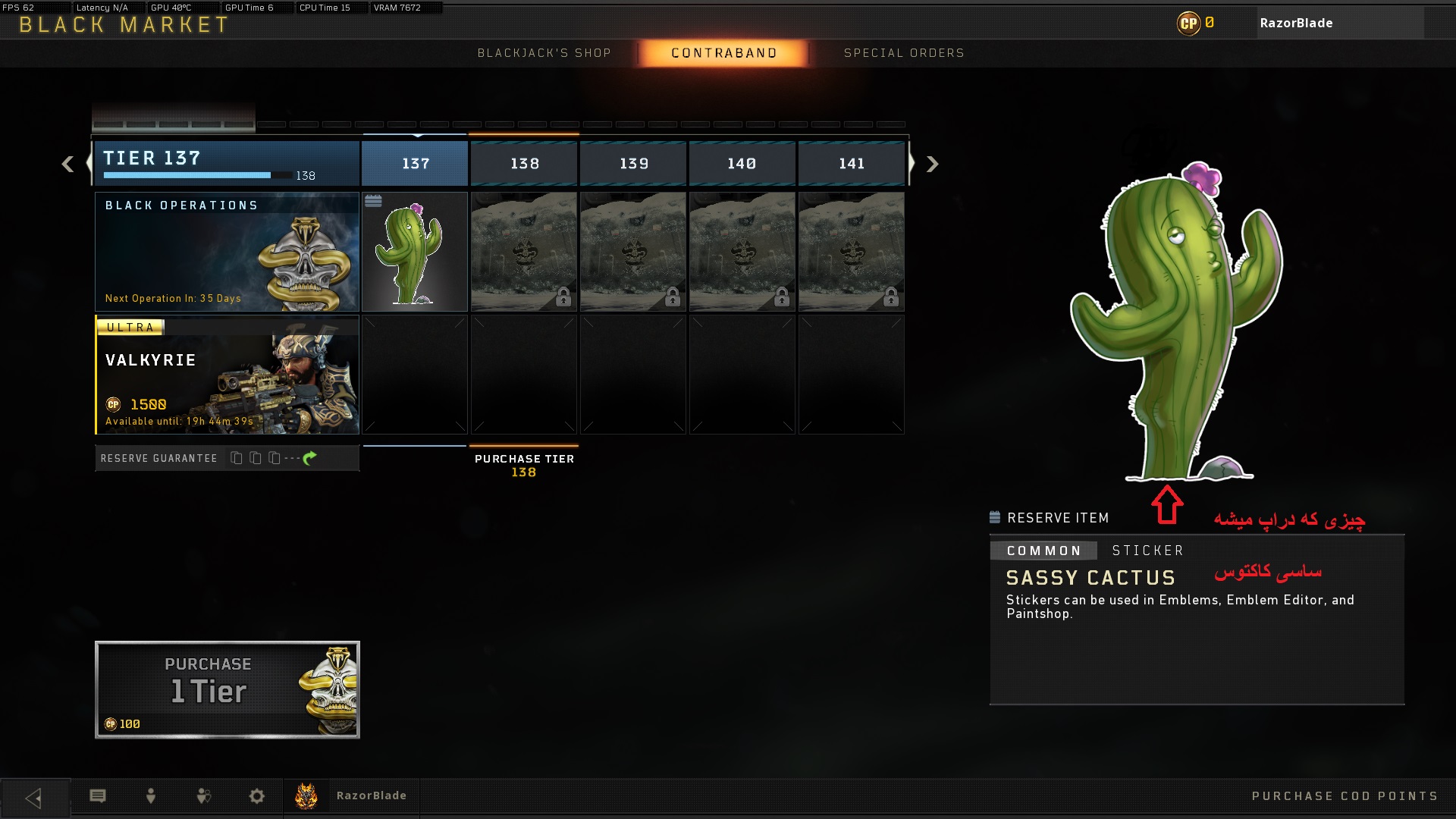Open the friends list person icon
Screen dimensions: 1456x819
pyautogui.click(x=149, y=796)
